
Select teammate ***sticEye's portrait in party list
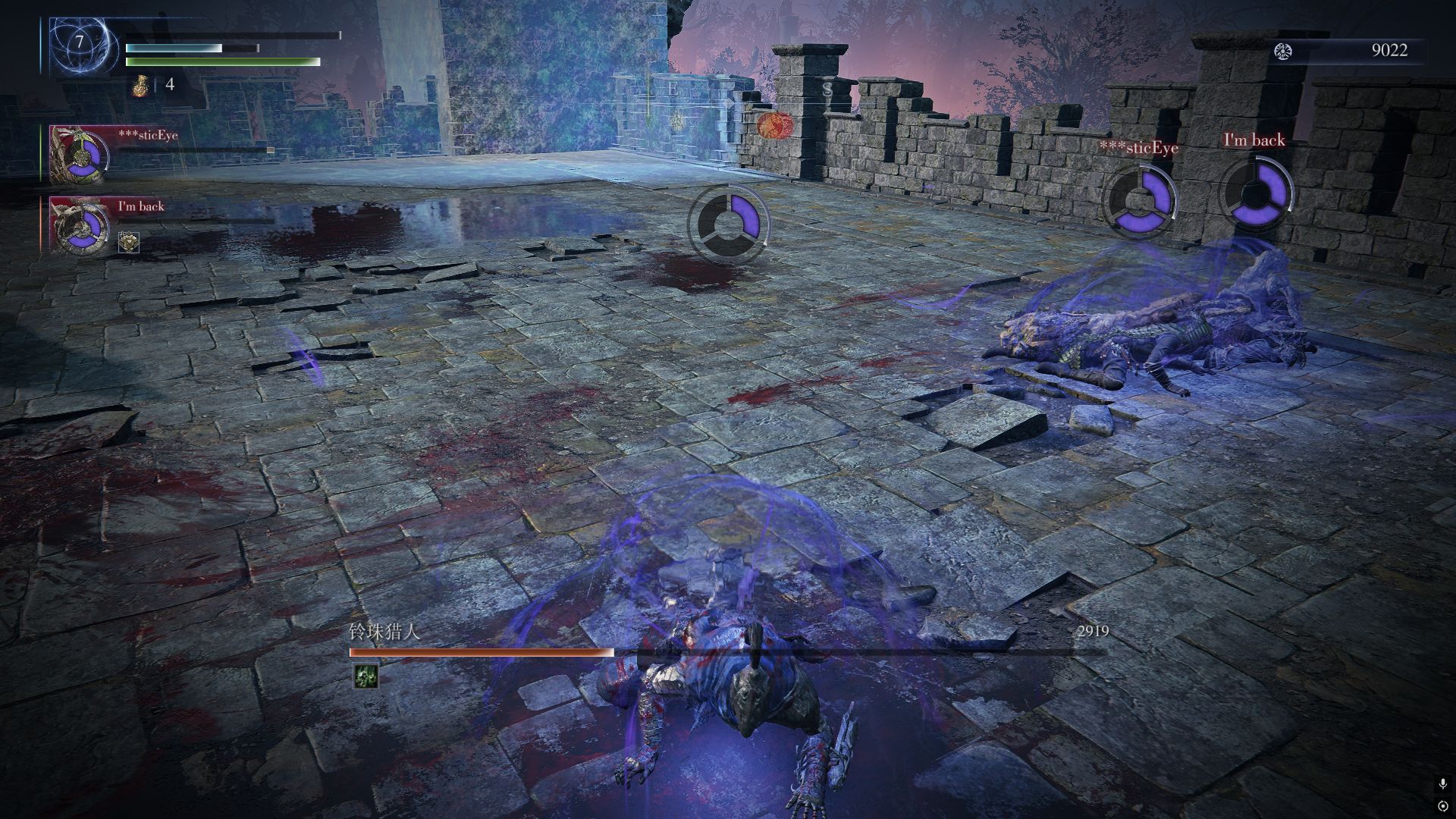(78, 155)
